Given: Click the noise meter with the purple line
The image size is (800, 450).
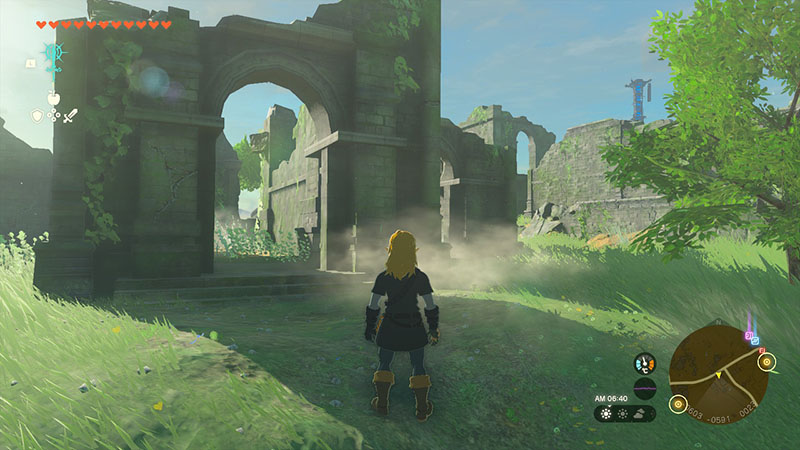Looking at the screenshot, I should [645, 387].
